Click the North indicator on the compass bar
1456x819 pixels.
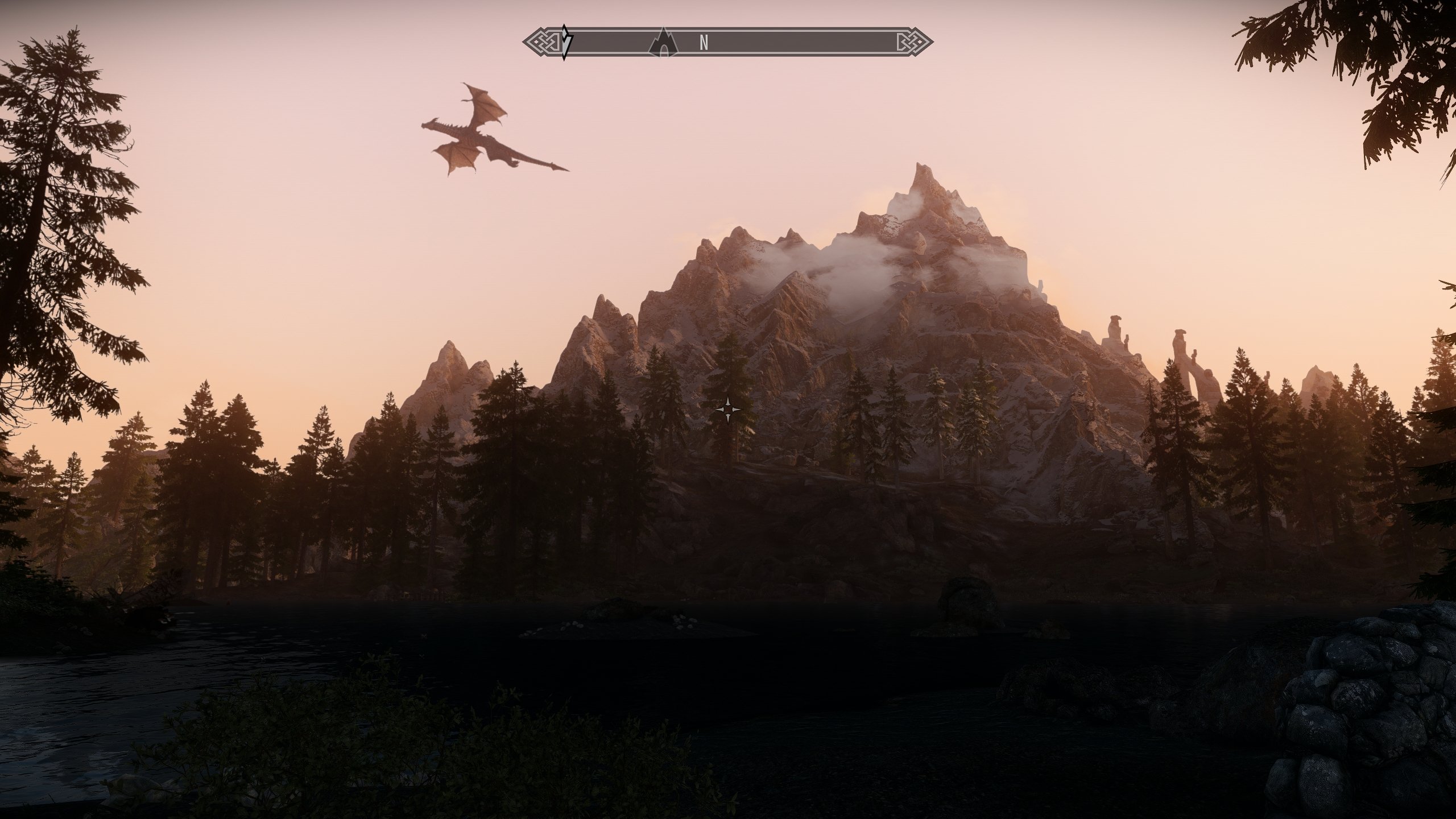(704, 43)
